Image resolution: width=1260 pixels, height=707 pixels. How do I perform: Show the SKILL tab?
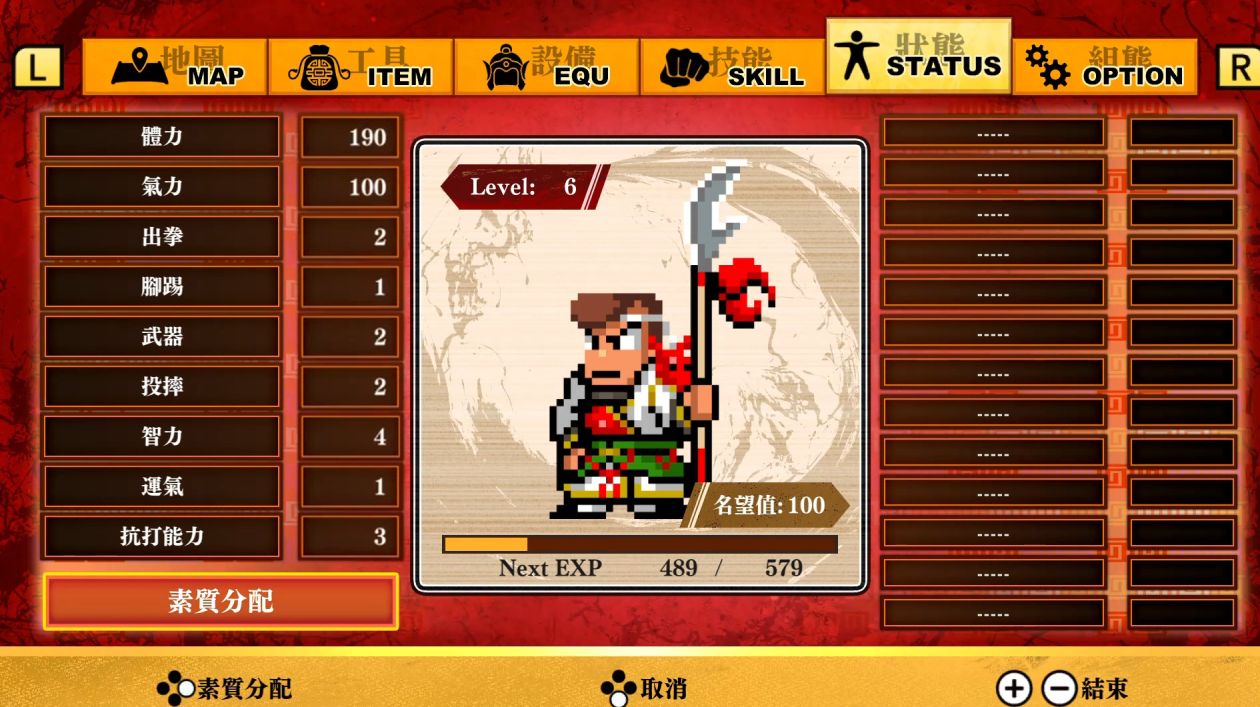tap(733, 67)
